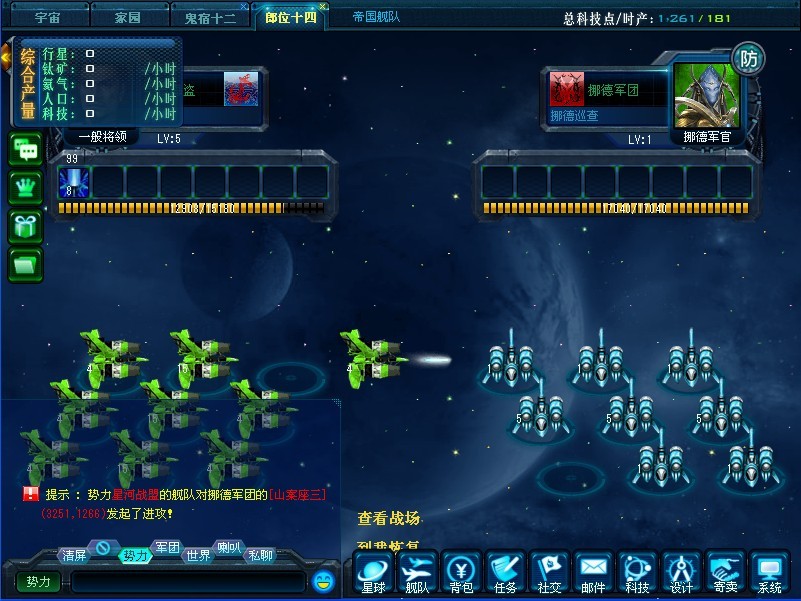801x601 pixels.
Task: Close the 郎位十四 tab
Action: (x=323, y=7)
